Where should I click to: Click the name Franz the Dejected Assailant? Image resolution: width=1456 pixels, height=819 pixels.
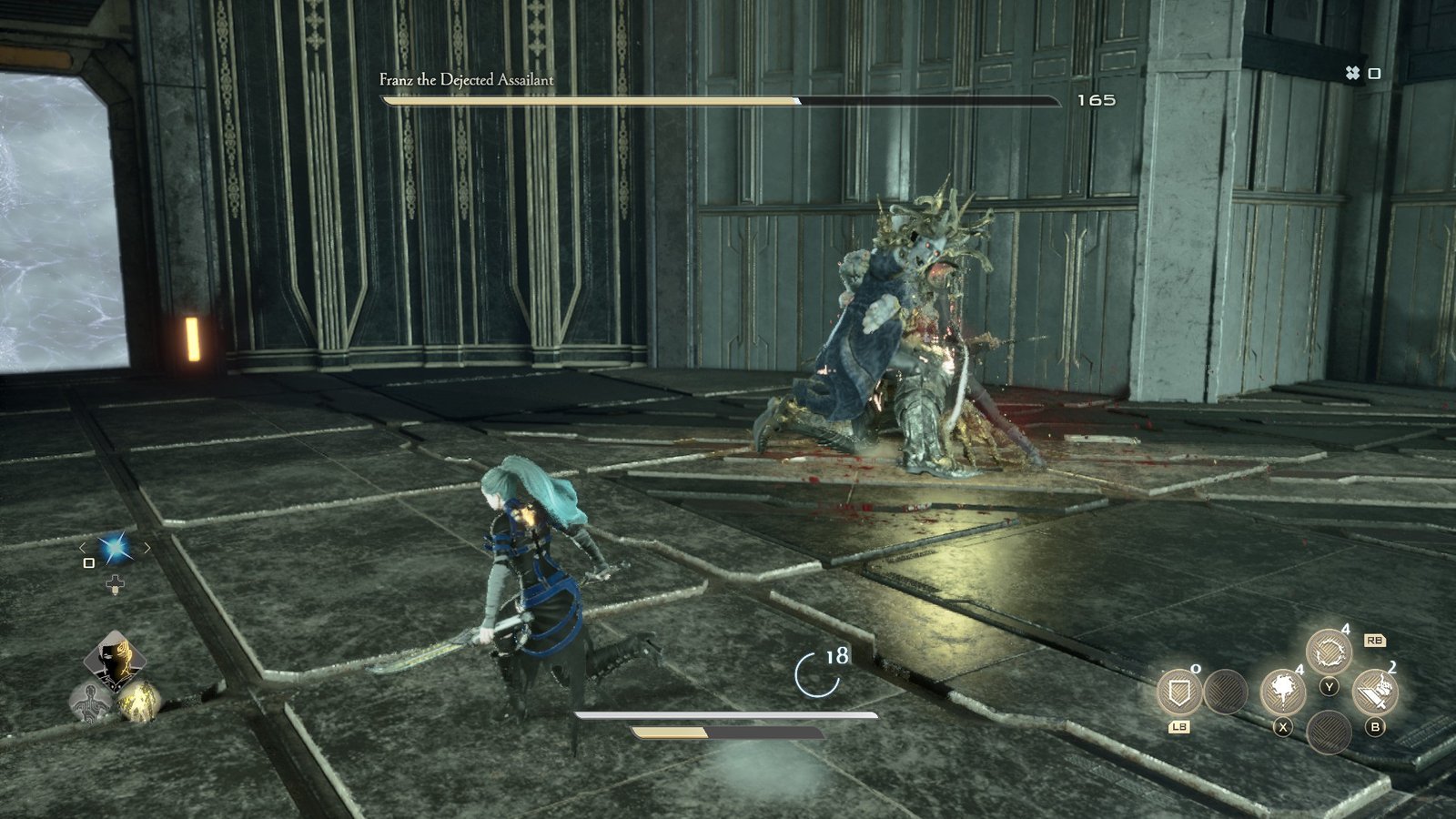(x=465, y=80)
